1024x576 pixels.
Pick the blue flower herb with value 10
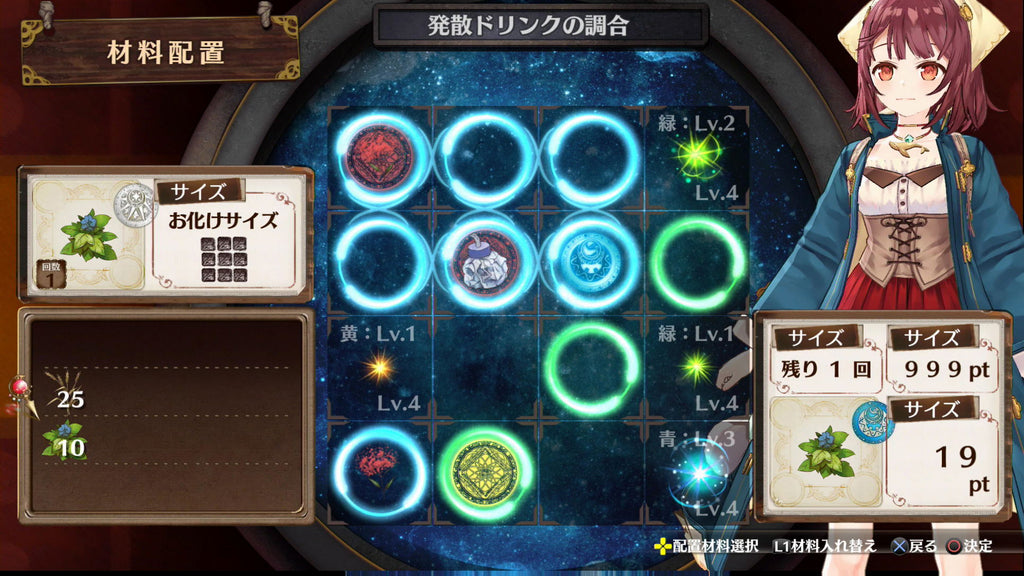tap(63, 442)
